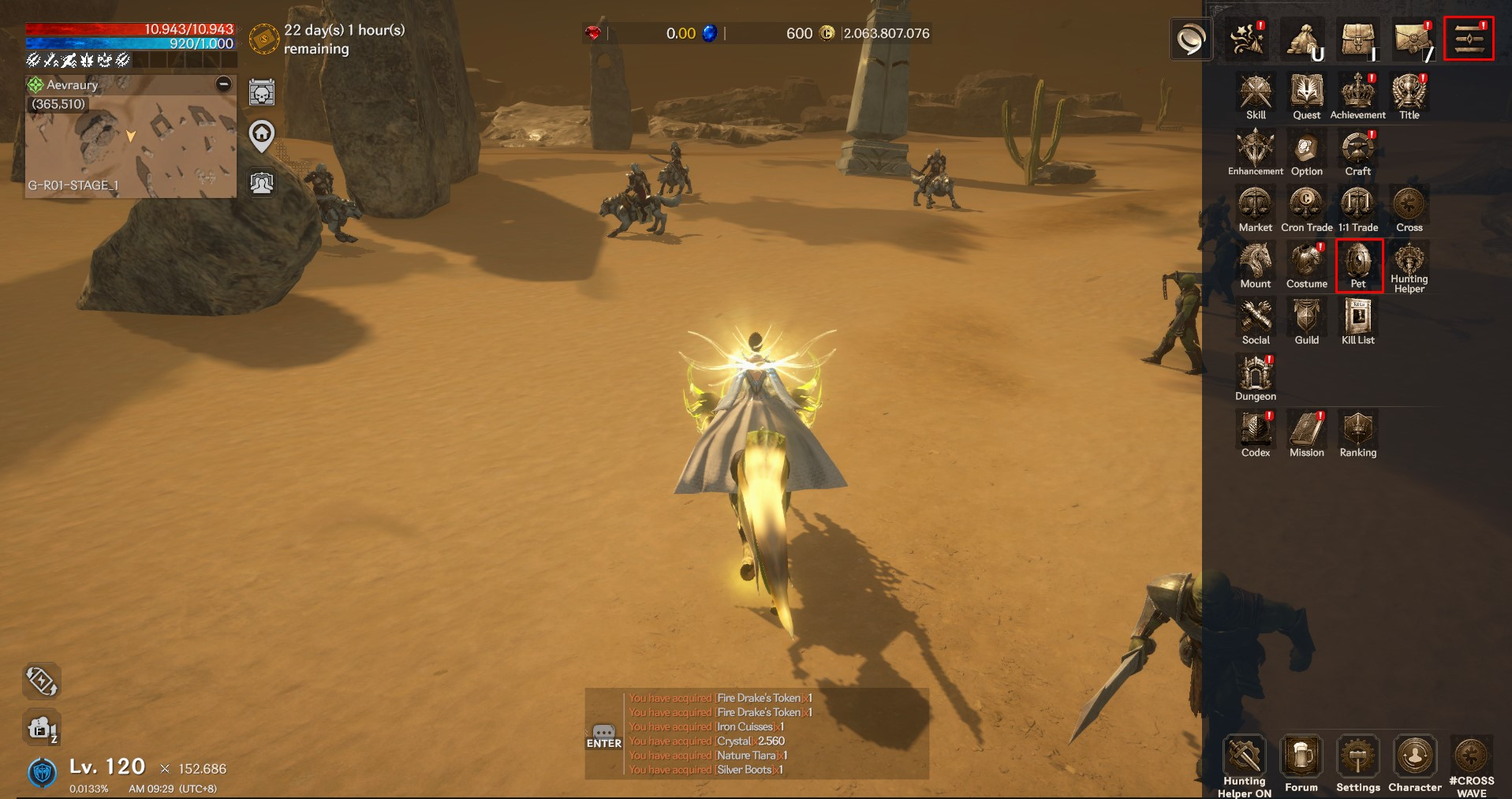Open the Skill menu

[x=1255, y=95]
